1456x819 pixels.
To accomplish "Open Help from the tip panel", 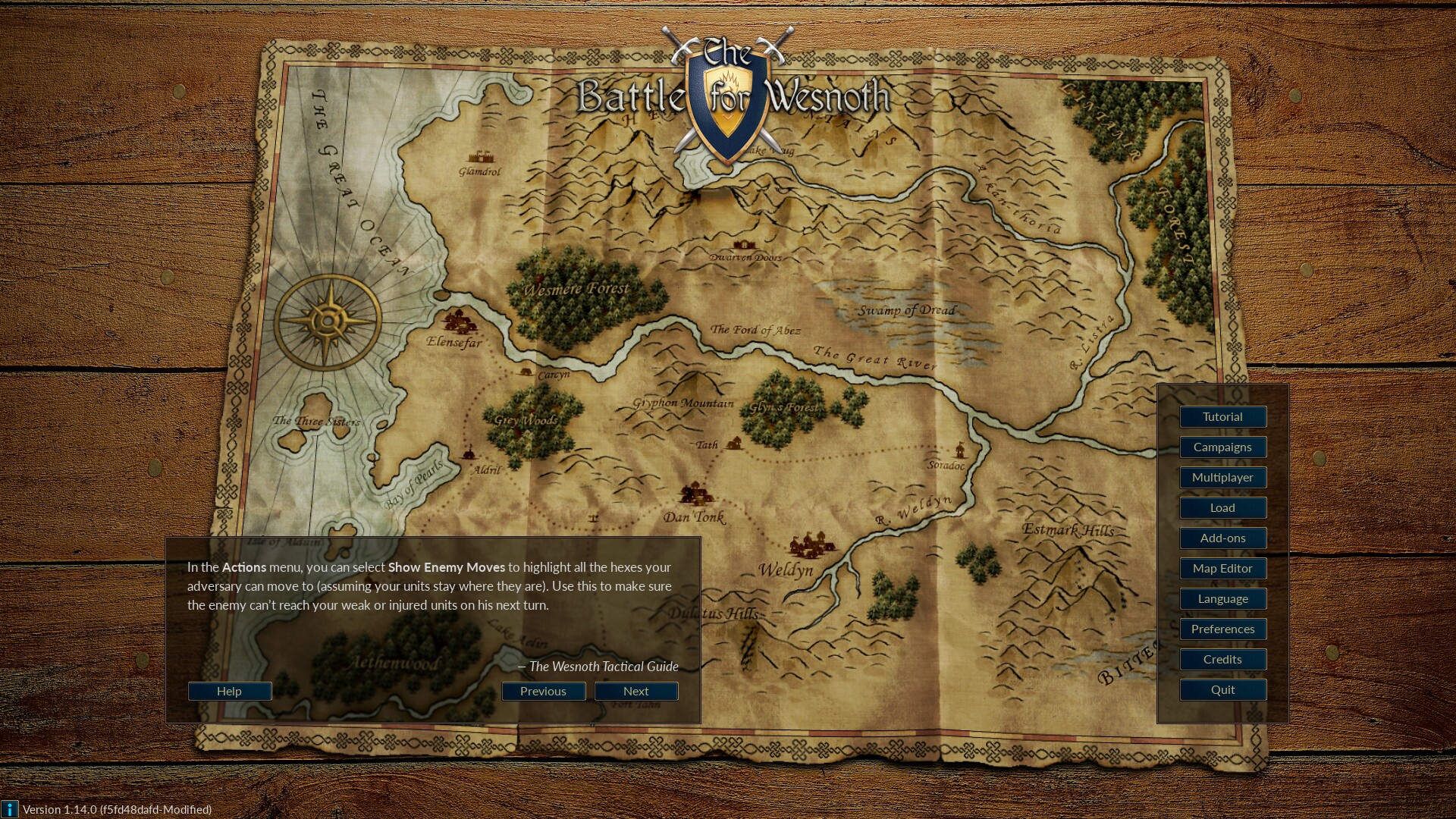I will [x=229, y=691].
